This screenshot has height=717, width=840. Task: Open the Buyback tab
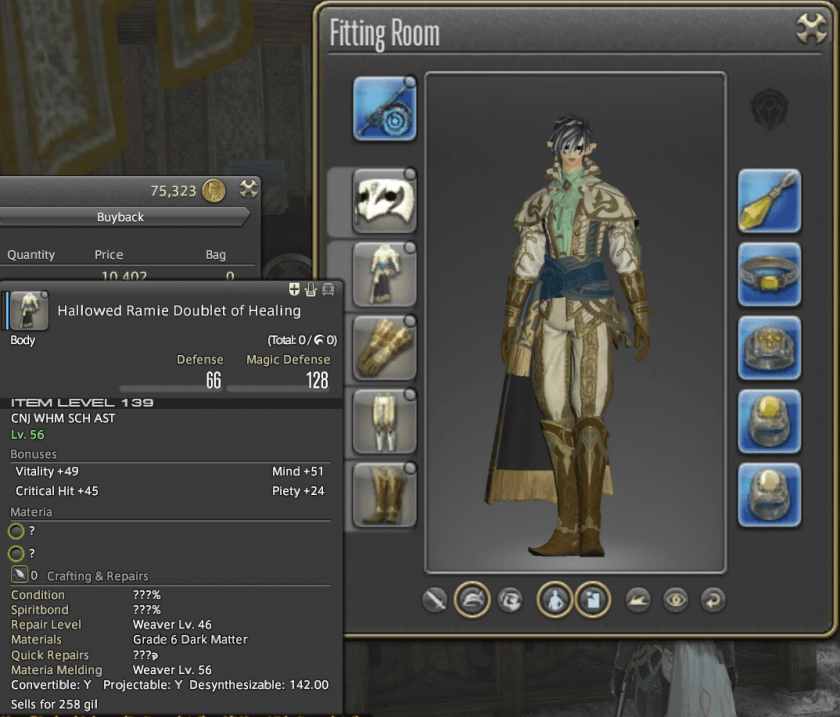coord(121,217)
